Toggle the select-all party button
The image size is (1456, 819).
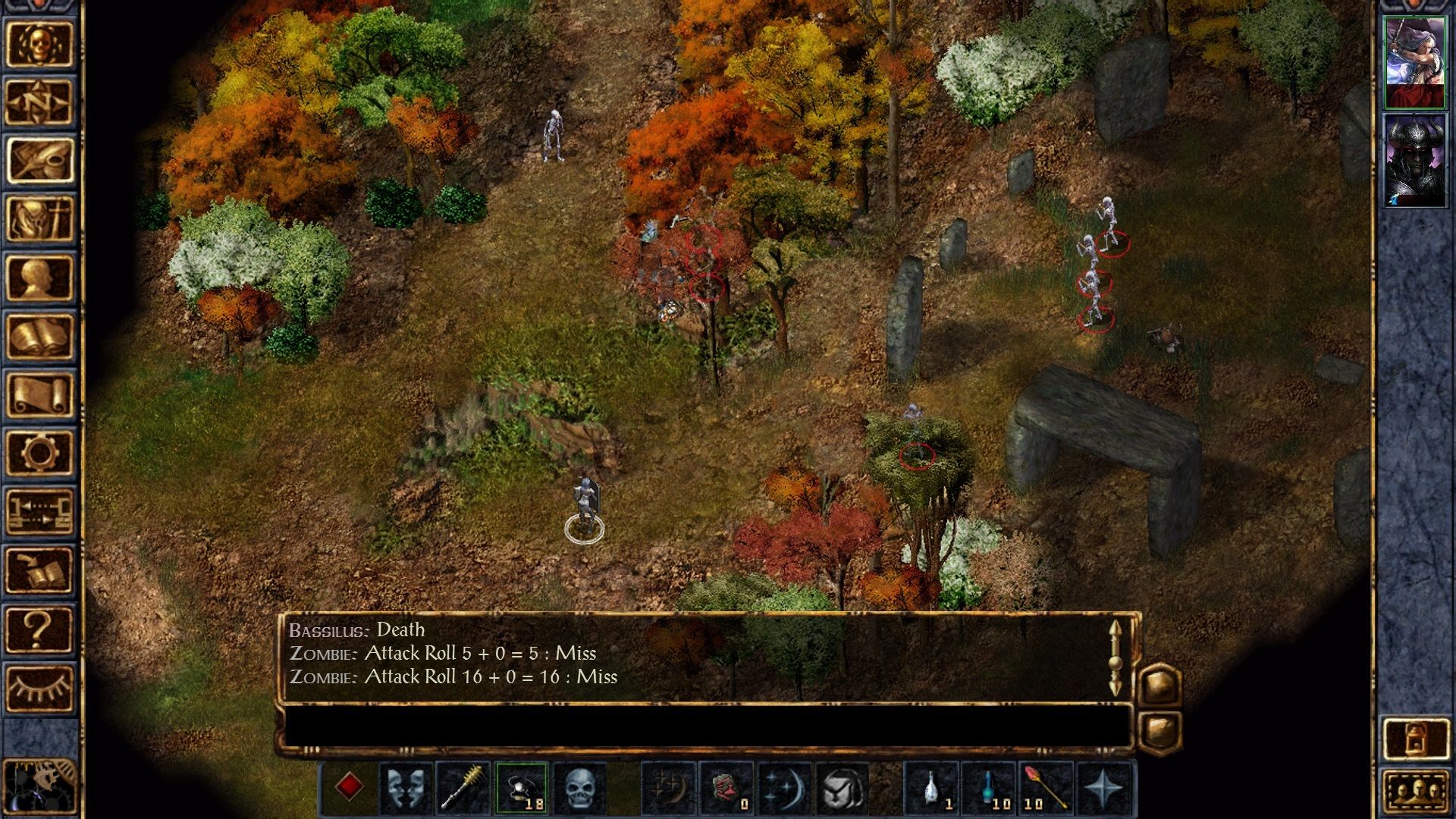(x=1415, y=793)
